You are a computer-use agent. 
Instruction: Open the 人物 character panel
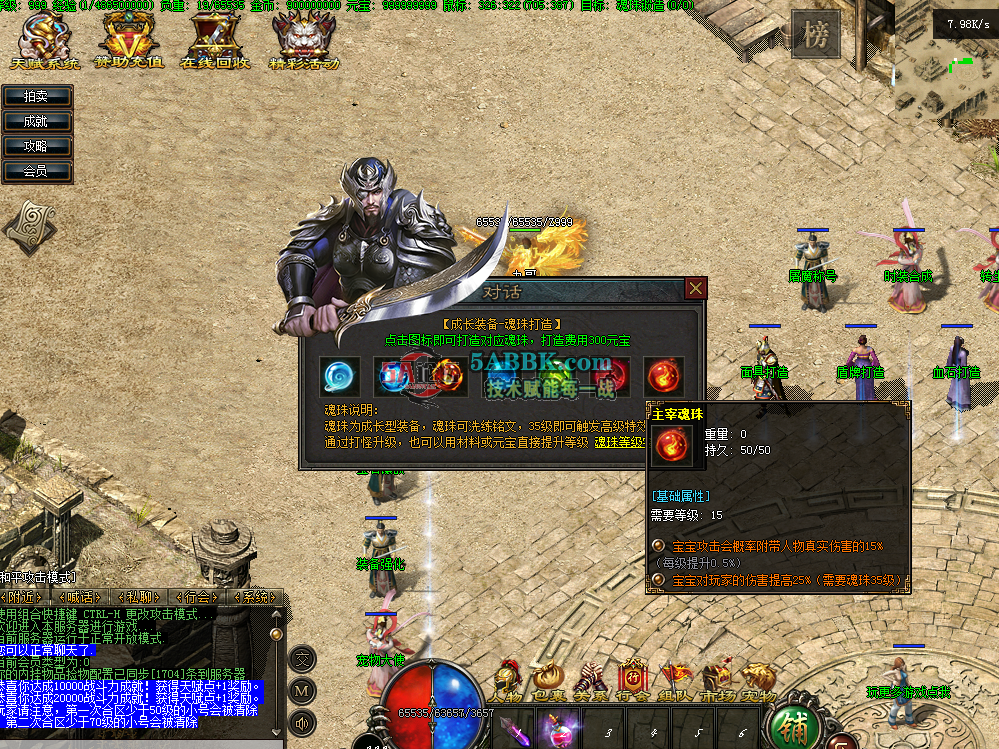(506, 682)
